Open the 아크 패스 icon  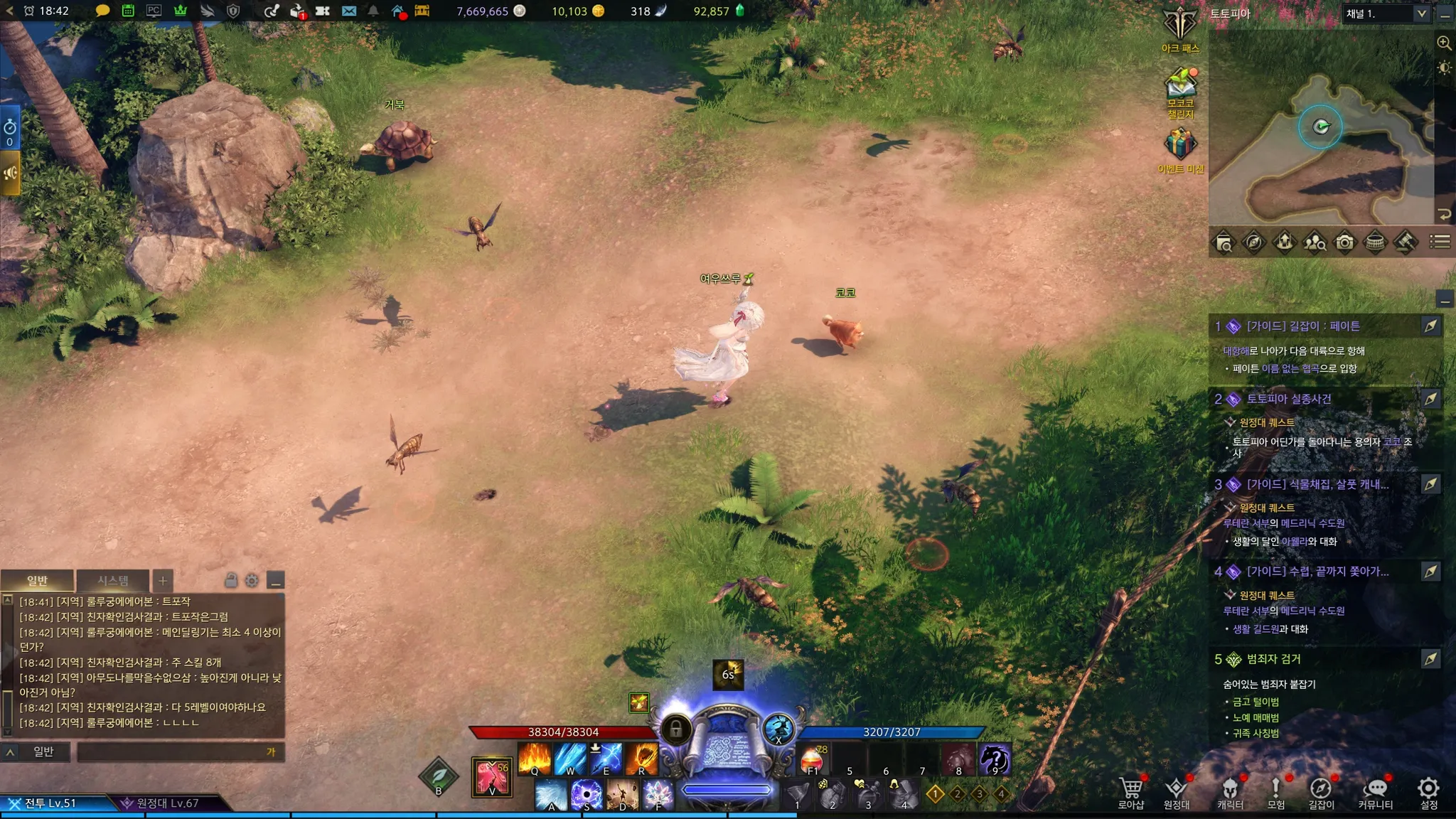[x=1180, y=28]
